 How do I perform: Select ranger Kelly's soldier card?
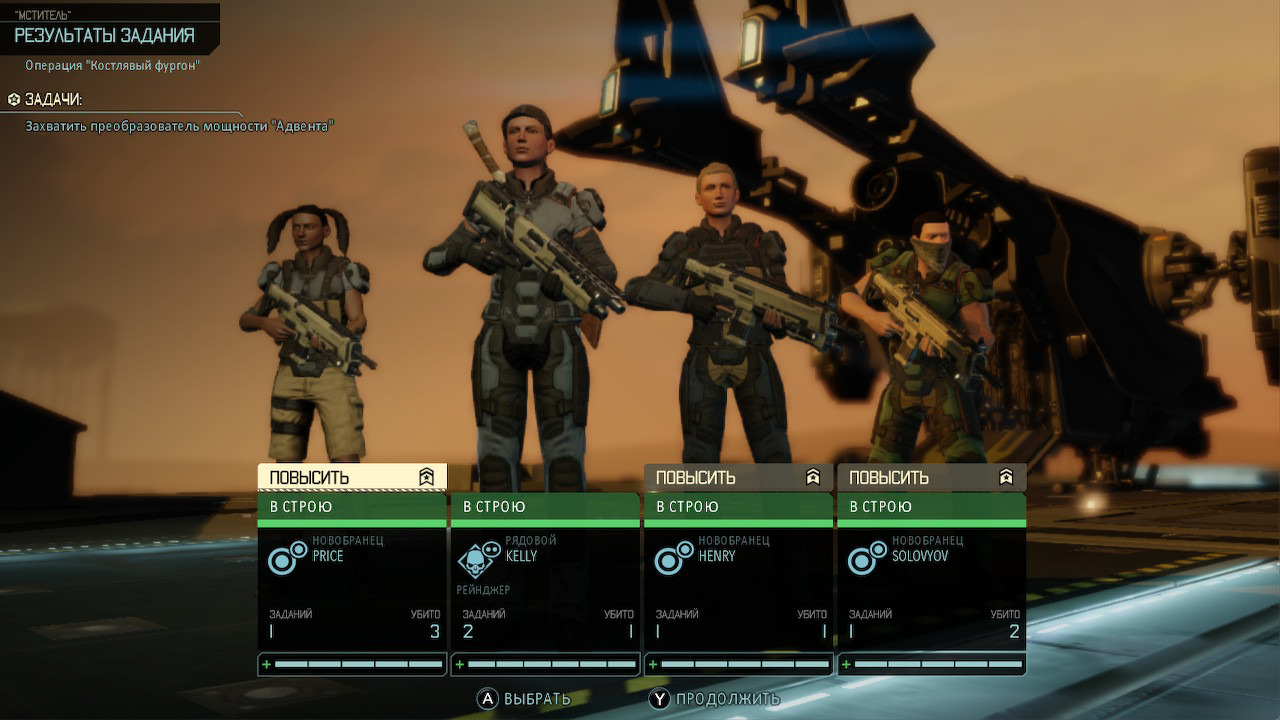(545, 585)
